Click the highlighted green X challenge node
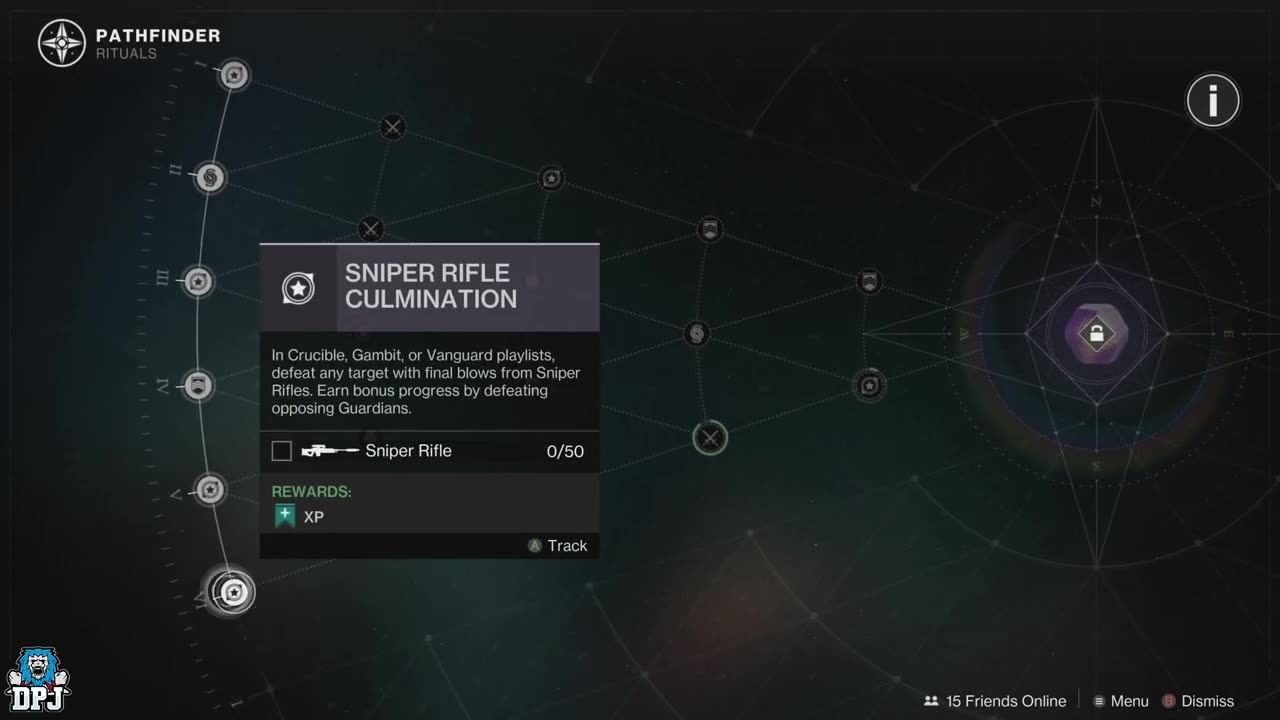 (710, 438)
